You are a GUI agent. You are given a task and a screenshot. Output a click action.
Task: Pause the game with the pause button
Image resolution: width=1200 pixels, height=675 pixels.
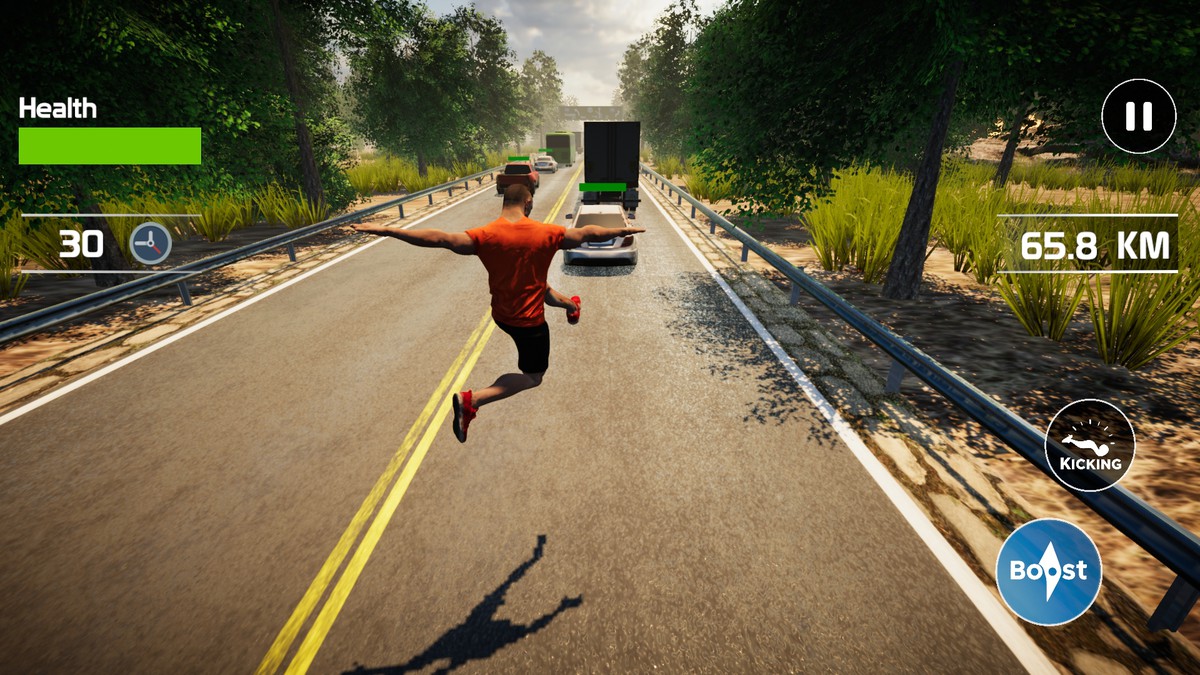coord(1138,116)
